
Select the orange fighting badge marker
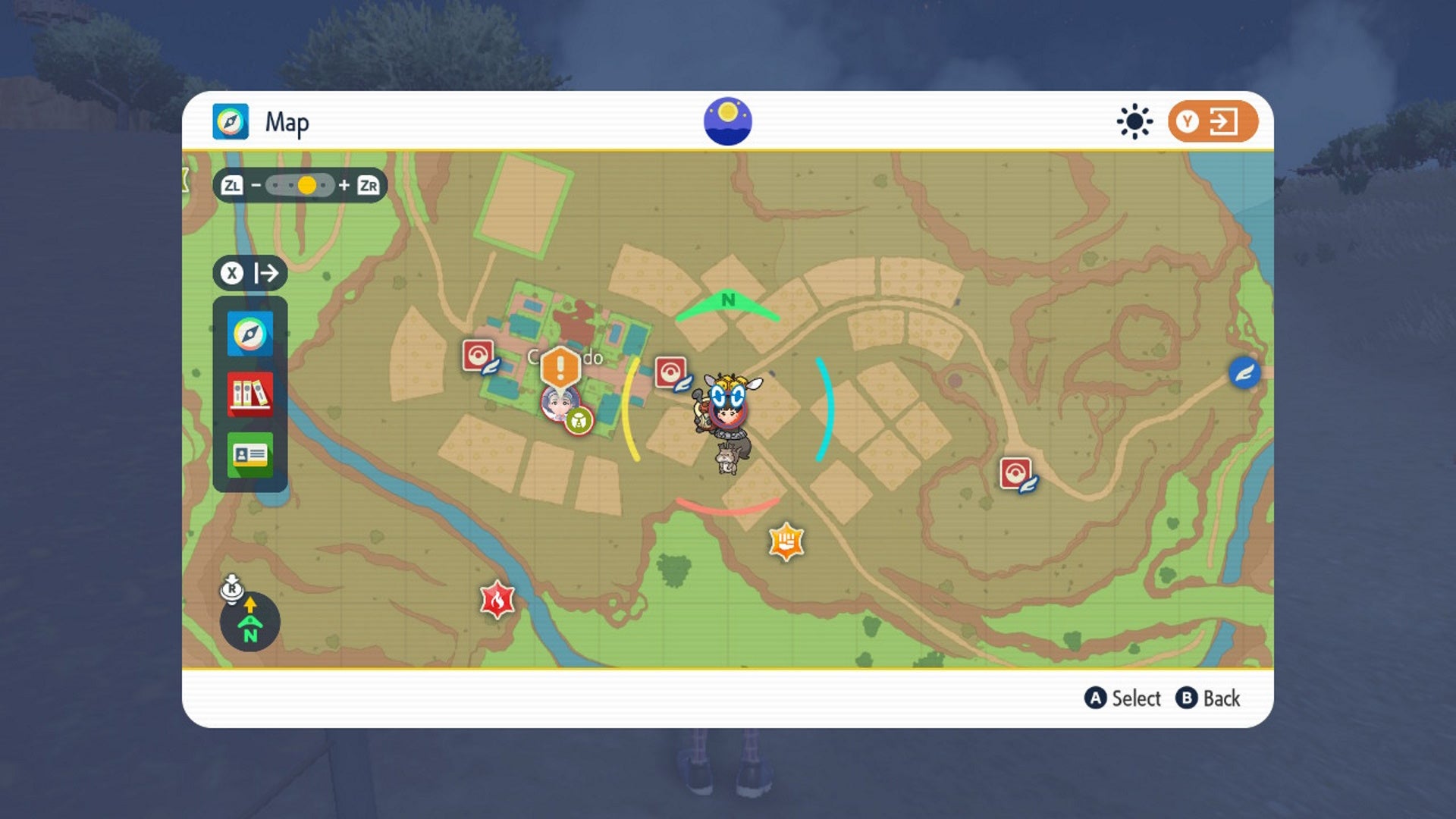coord(786,541)
